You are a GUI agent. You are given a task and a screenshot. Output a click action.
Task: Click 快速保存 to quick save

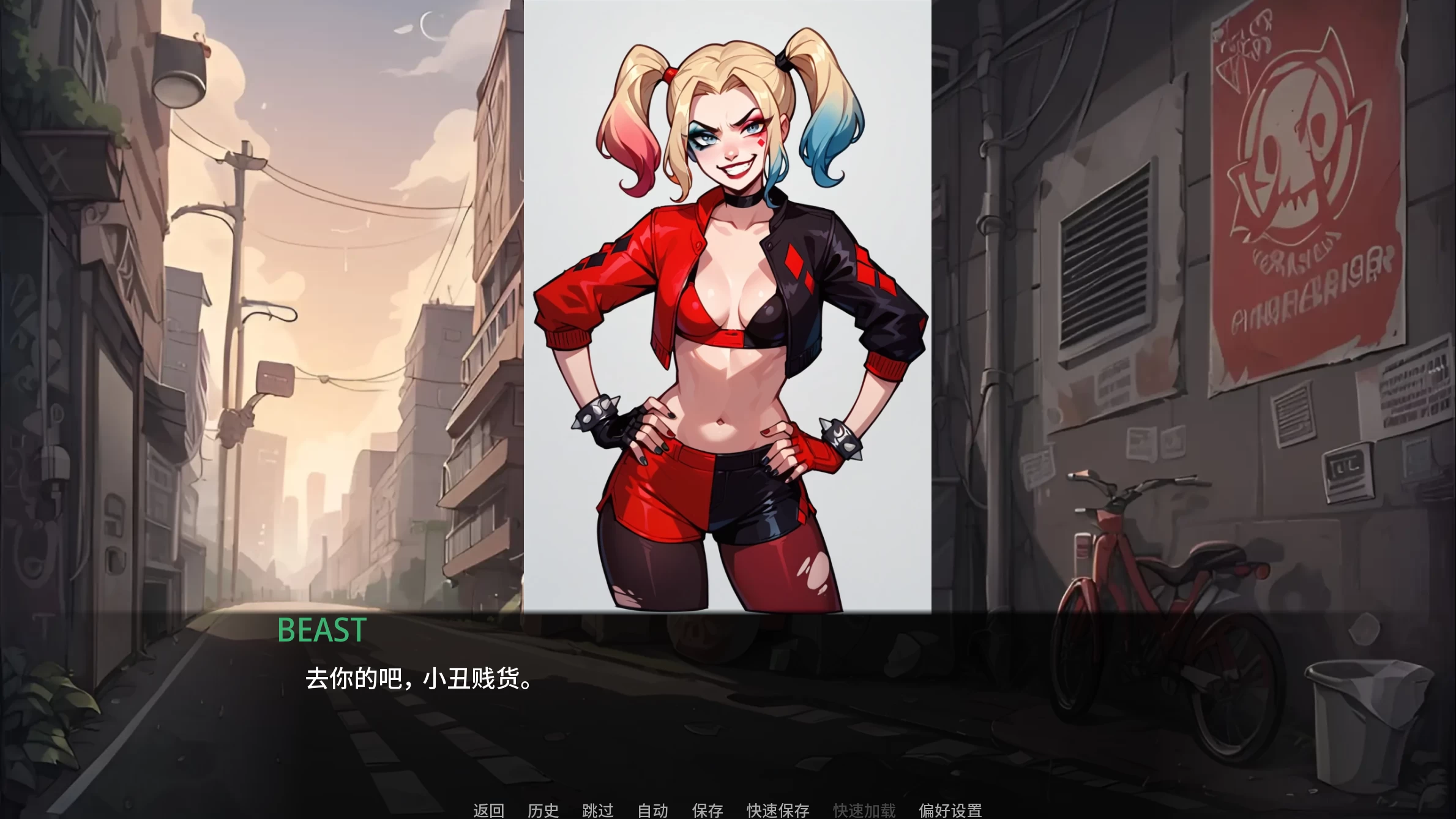click(x=777, y=809)
